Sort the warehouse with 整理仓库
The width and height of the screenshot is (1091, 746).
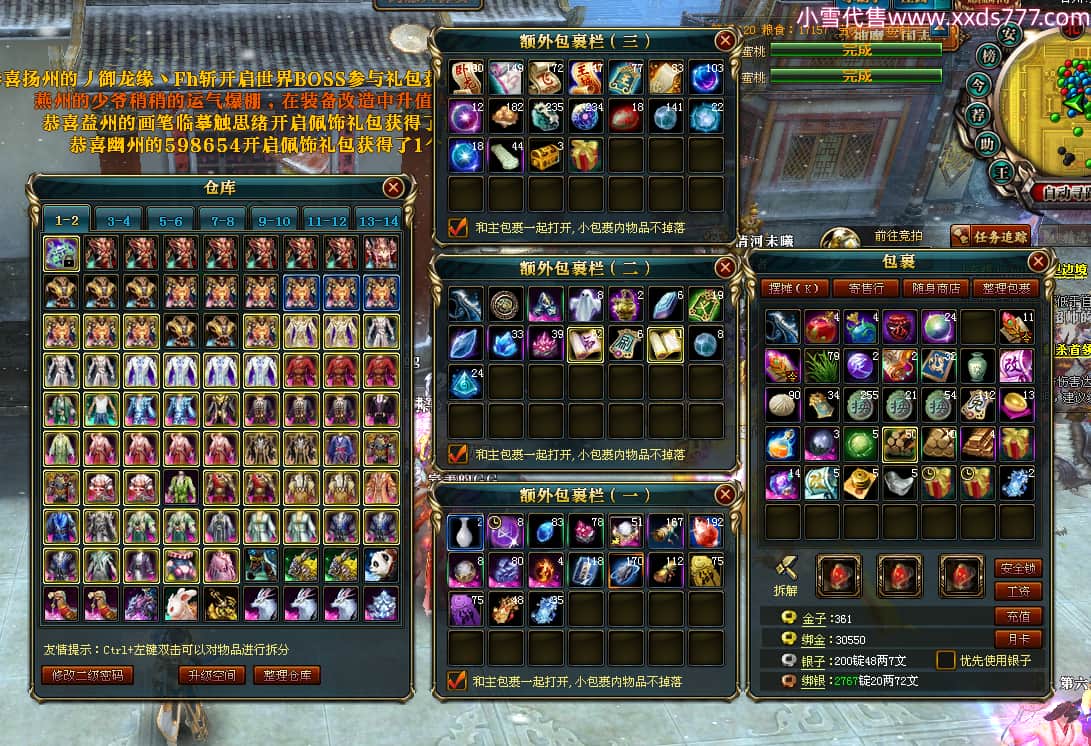[x=286, y=675]
